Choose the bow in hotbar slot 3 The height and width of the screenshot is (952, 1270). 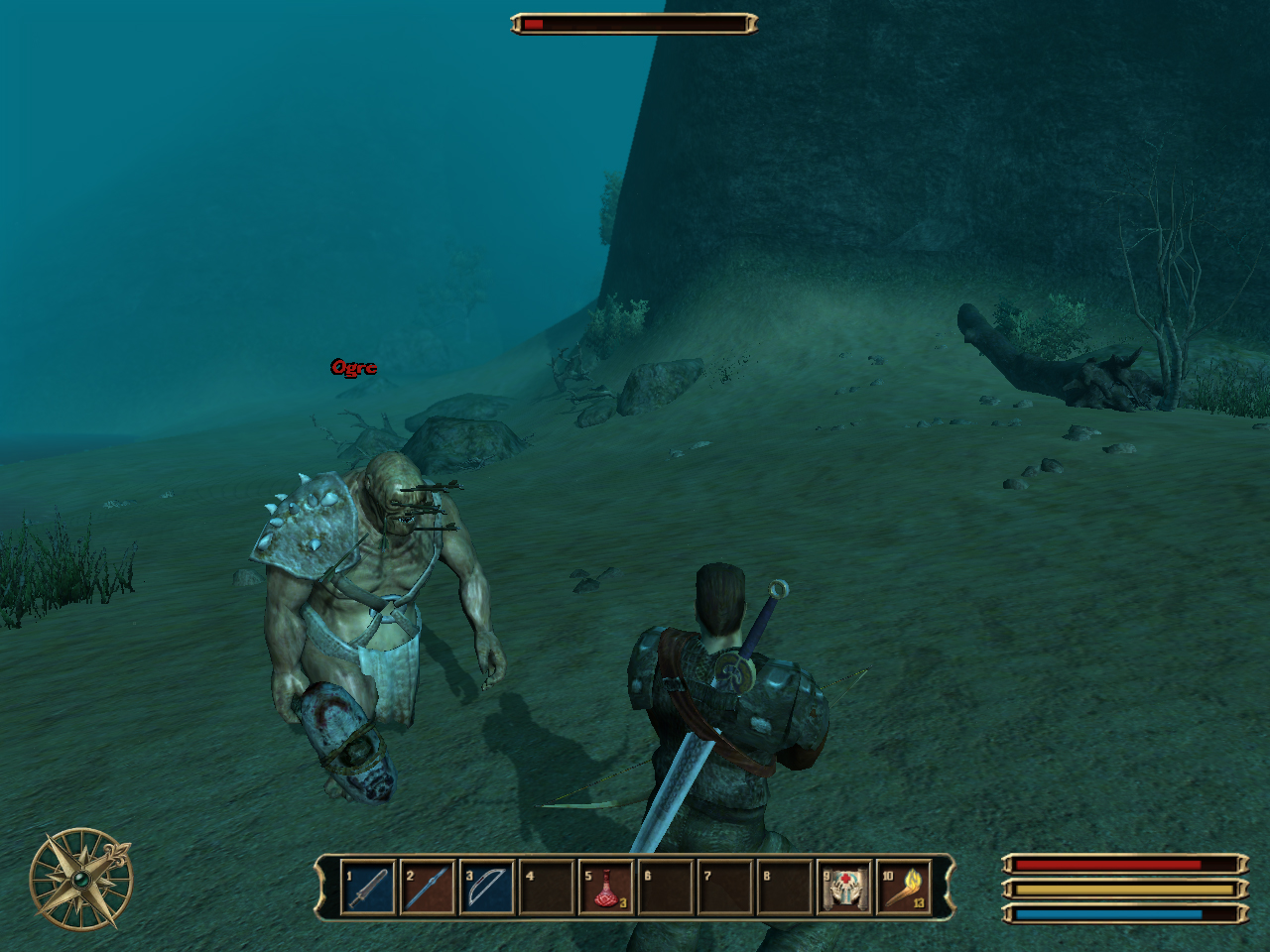tap(486, 888)
